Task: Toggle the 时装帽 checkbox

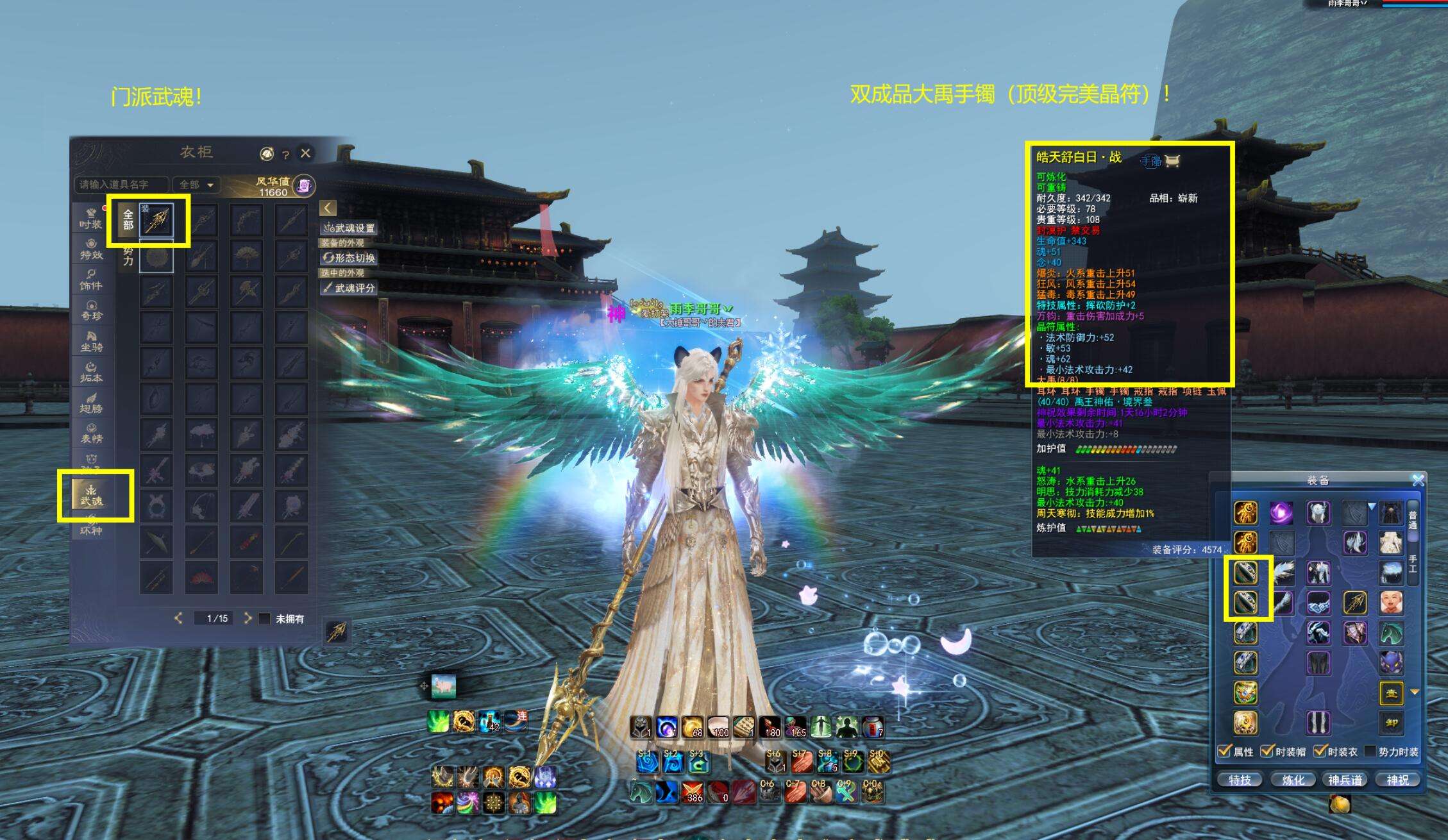Action: 1267,751
